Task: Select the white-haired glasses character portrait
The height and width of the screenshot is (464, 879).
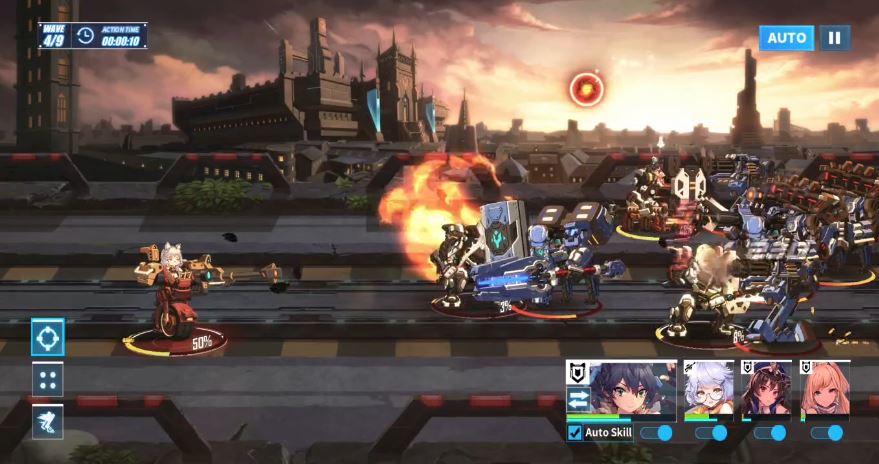Action: 709,391
